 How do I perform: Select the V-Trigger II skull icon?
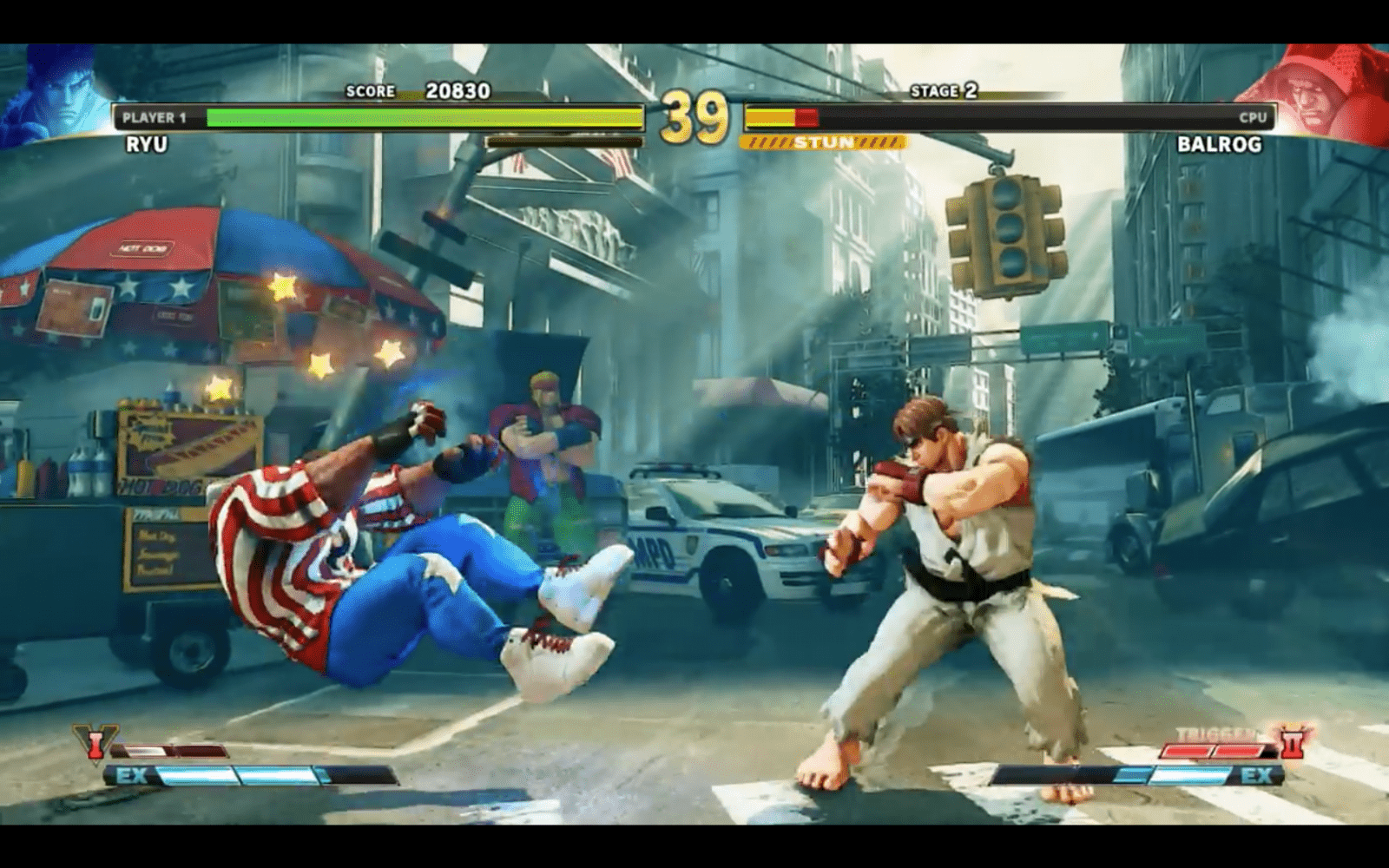point(1292,742)
